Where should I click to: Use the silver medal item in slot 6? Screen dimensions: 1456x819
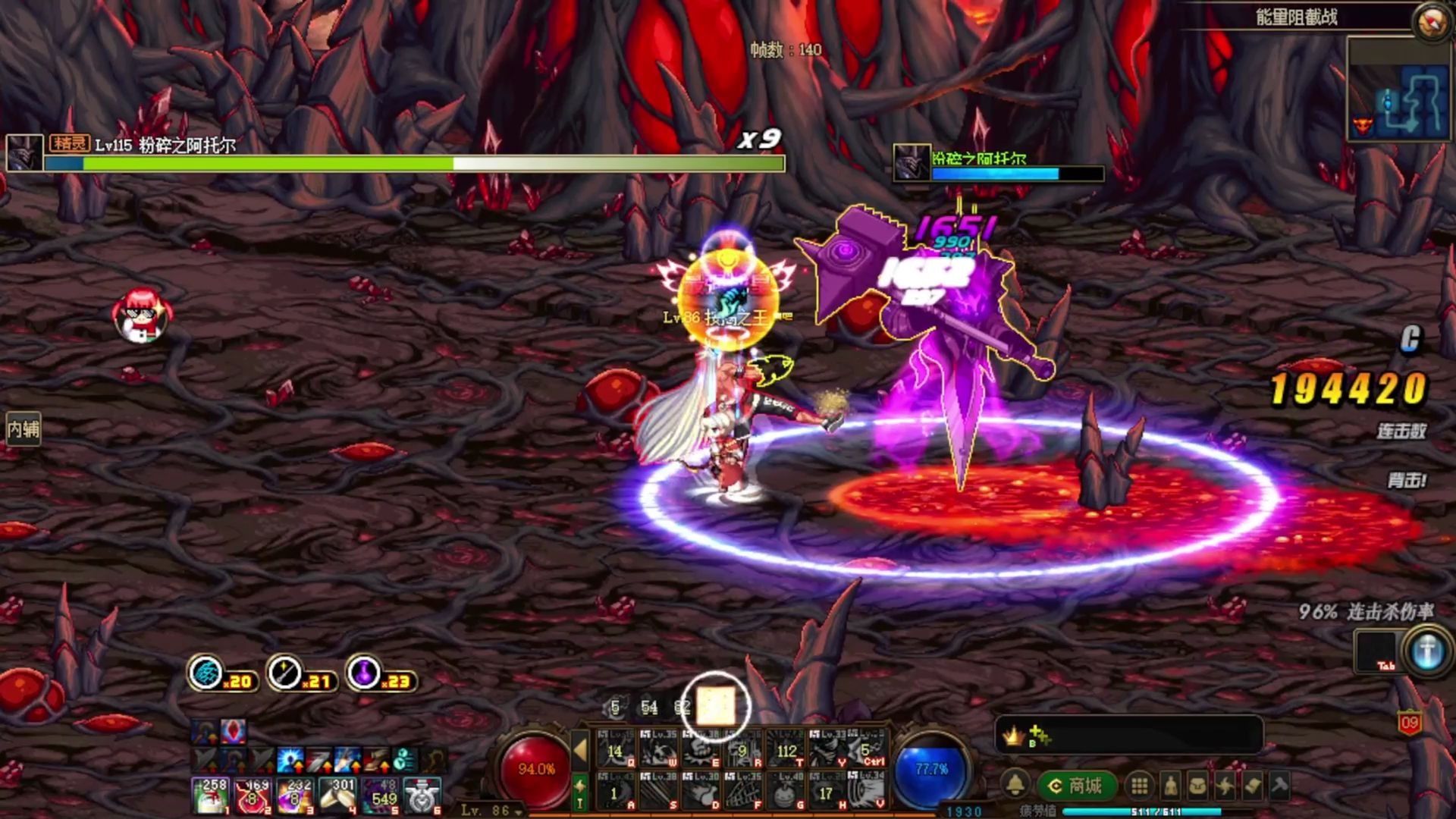(x=423, y=797)
